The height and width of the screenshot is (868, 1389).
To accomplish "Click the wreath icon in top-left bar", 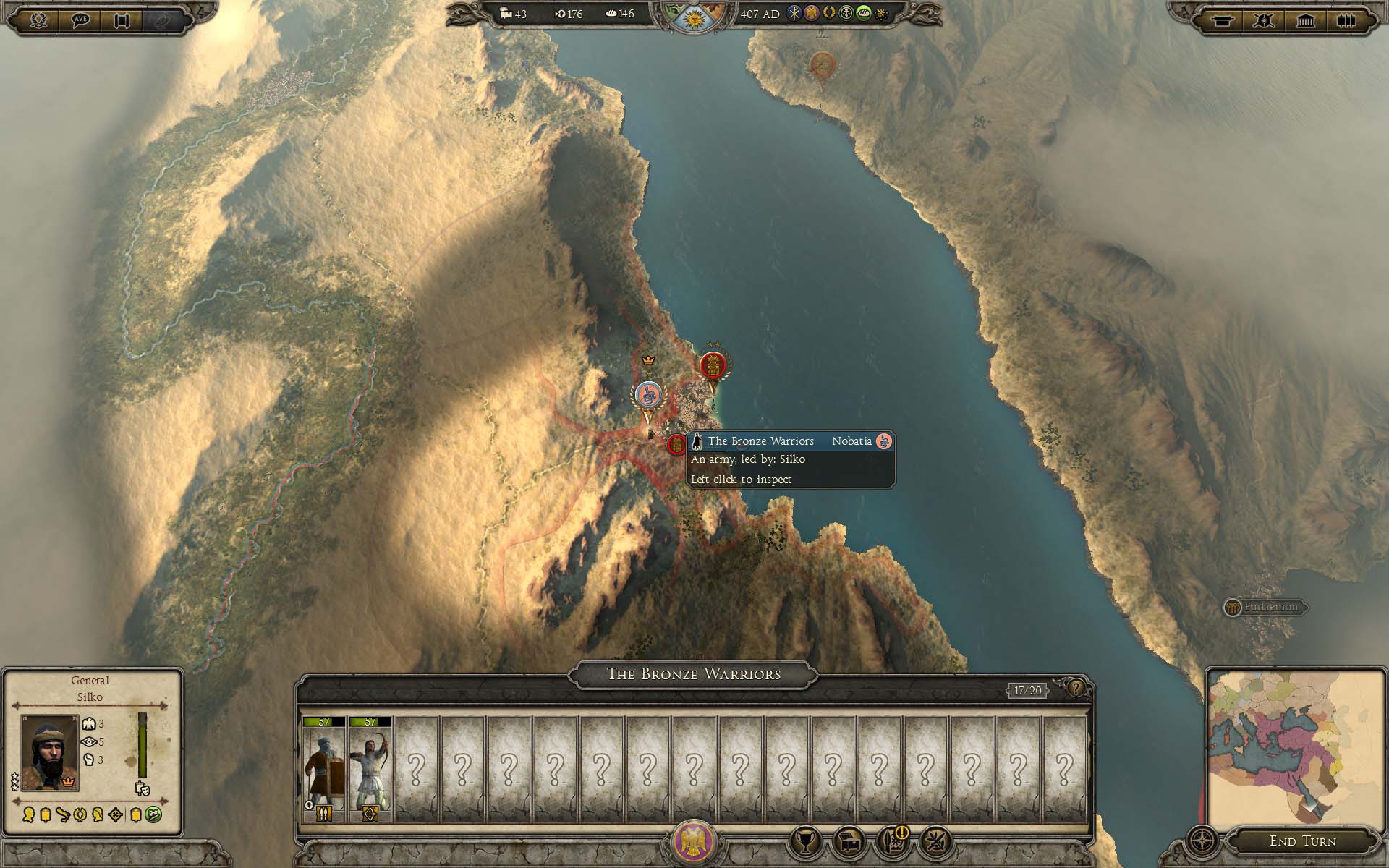I will pos(39,20).
